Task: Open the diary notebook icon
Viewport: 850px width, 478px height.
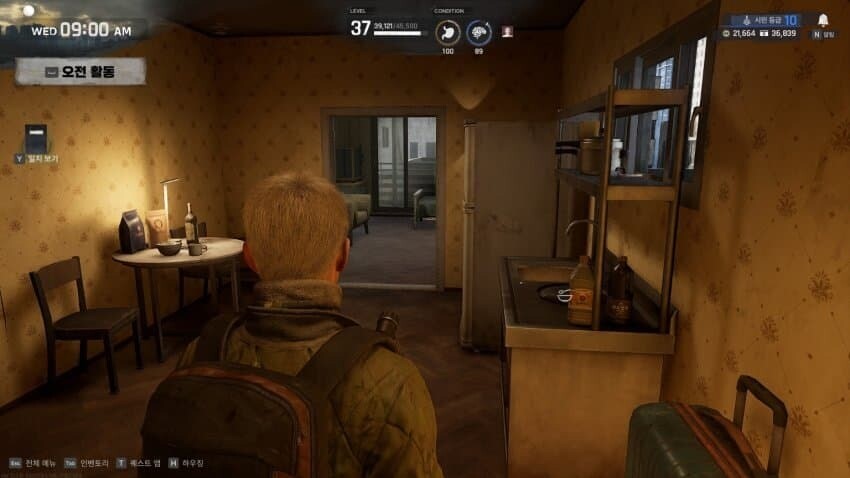Action: click(x=36, y=138)
